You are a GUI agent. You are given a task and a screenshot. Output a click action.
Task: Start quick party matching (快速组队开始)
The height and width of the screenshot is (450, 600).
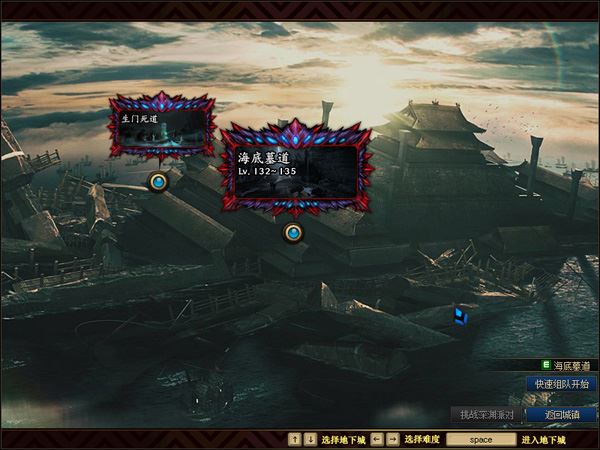tap(562, 384)
